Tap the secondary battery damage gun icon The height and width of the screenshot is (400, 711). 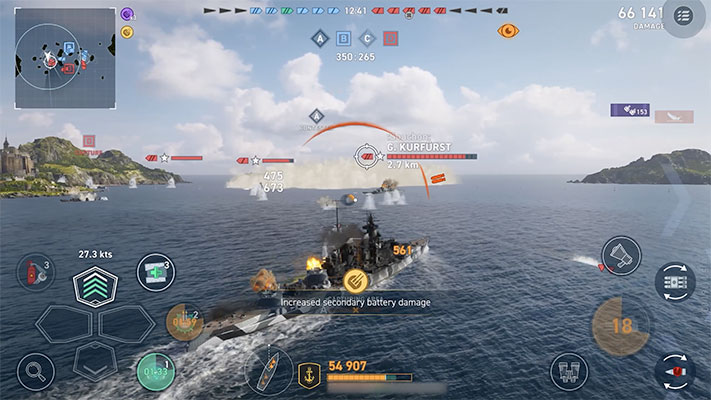pyautogui.click(x=353, y=281)
